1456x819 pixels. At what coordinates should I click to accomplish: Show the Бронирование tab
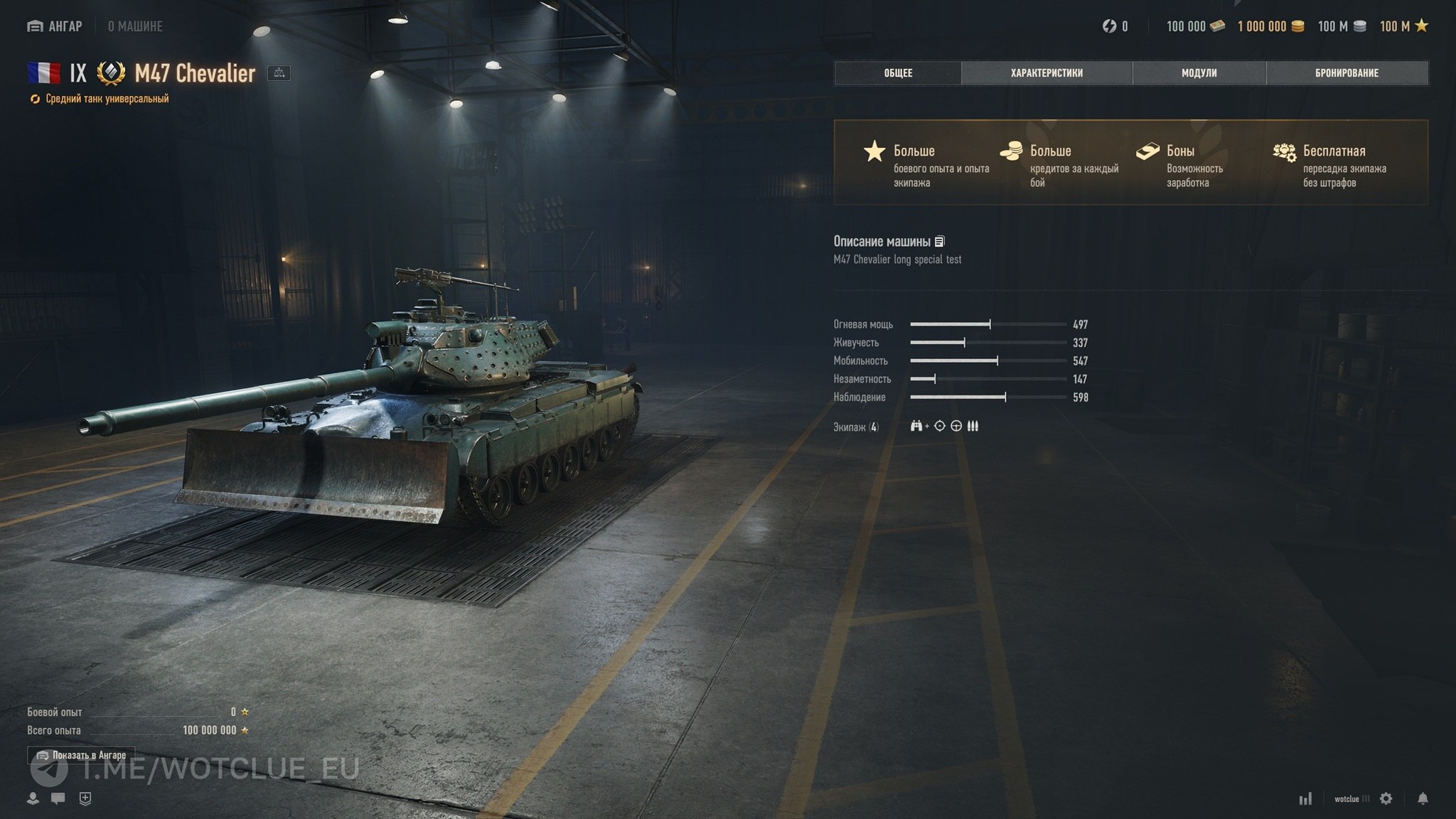pos(1347,73)
